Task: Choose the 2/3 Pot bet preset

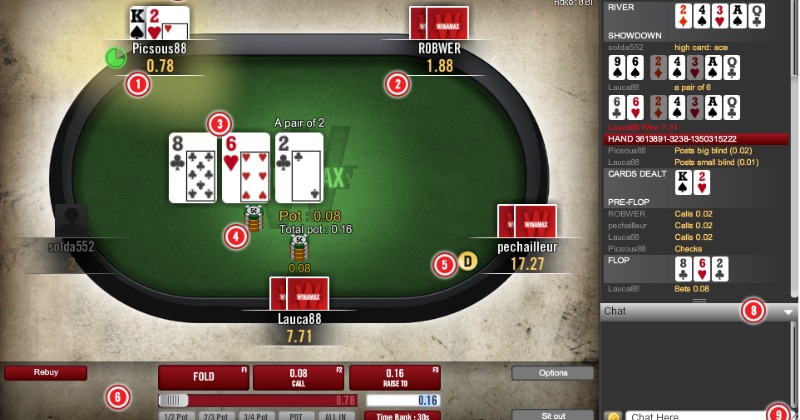Action: pos(217,415)
